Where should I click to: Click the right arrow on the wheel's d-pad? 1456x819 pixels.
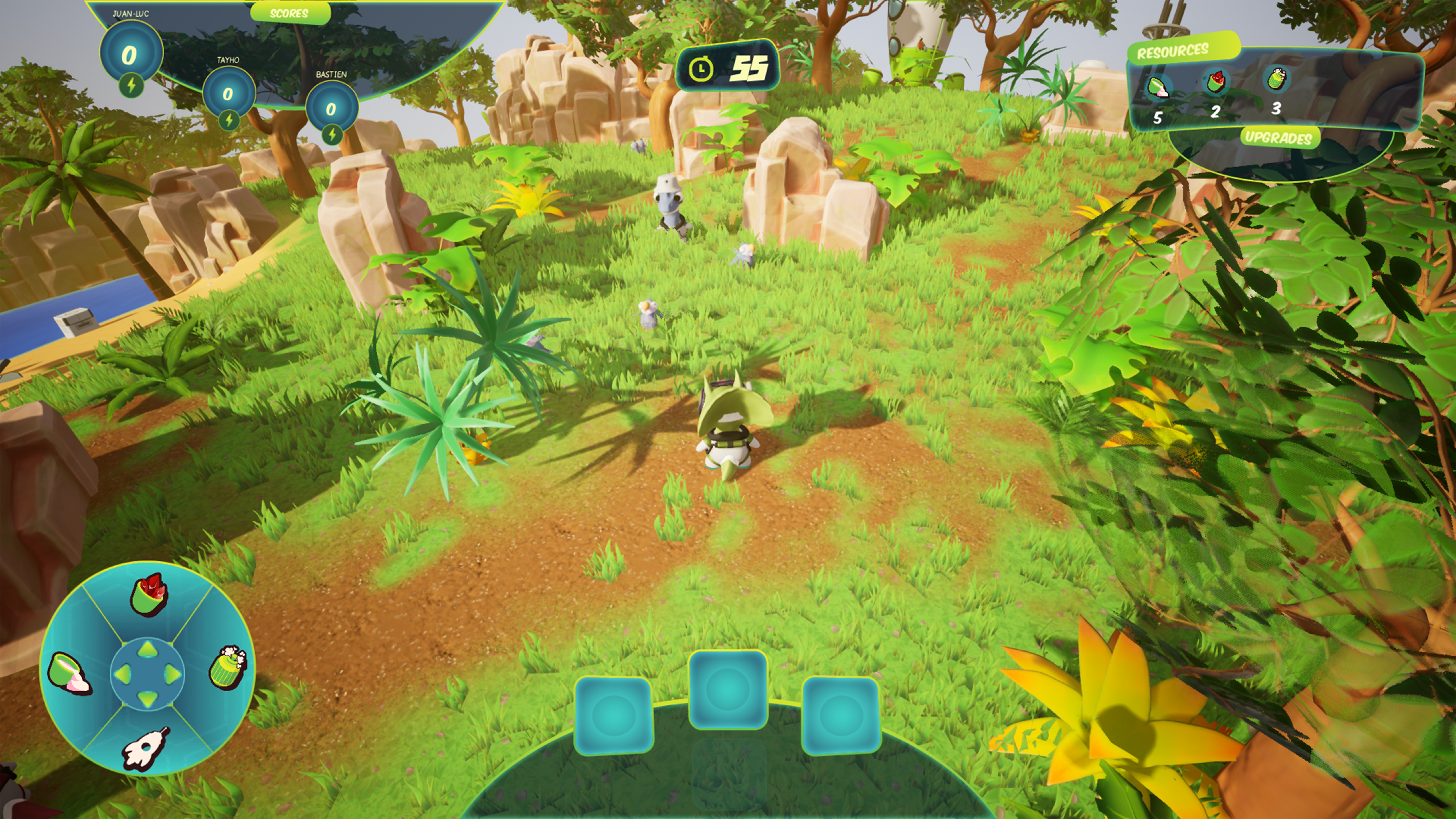[x=172, y=674]
